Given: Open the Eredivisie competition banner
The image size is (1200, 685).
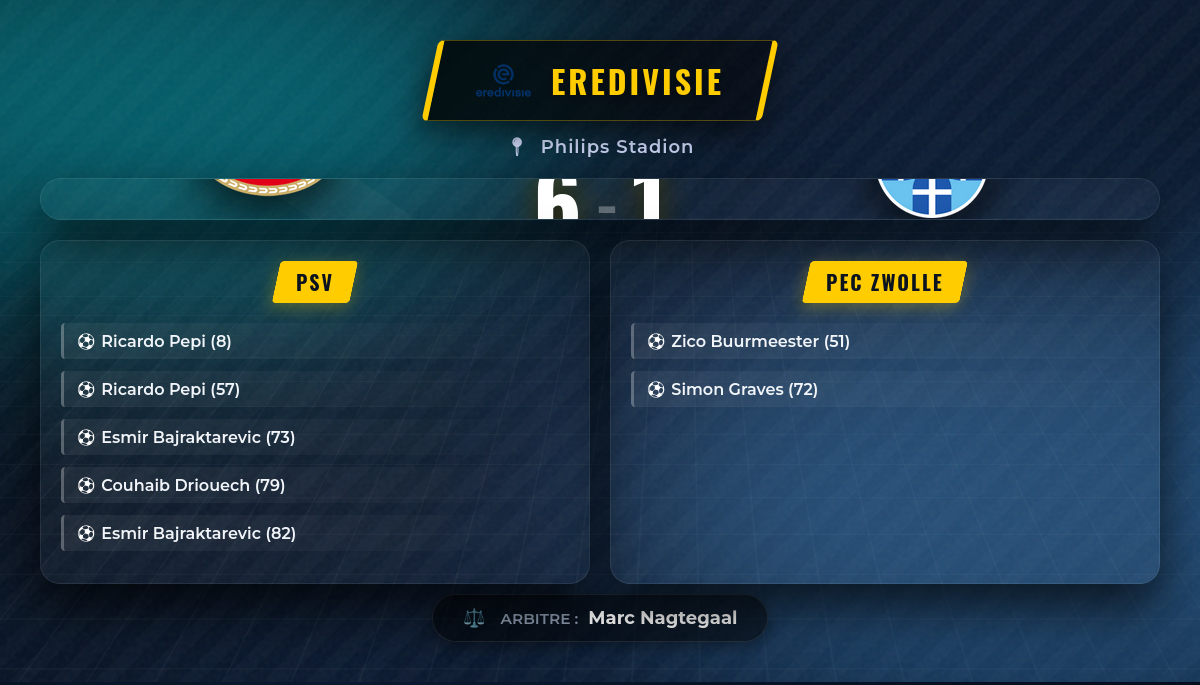Looking at the screenshot, I should [x=600, y=81].
